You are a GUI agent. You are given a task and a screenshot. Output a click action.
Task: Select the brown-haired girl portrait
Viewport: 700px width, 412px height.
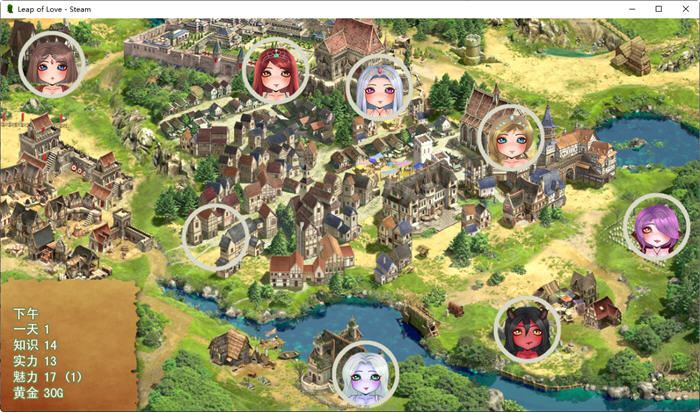point(52,65)
